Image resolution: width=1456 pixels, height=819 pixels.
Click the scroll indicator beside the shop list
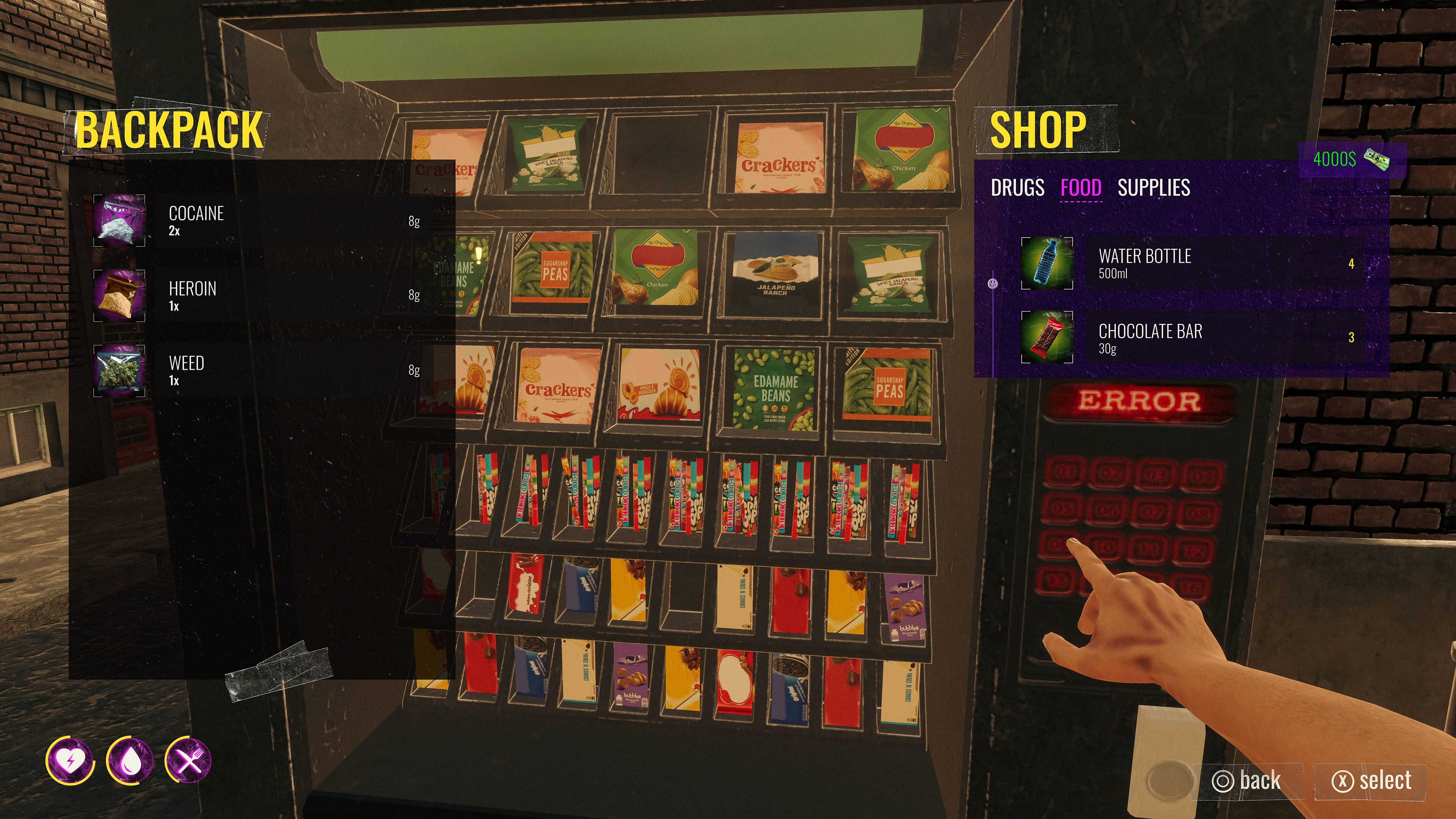[993, 282]
